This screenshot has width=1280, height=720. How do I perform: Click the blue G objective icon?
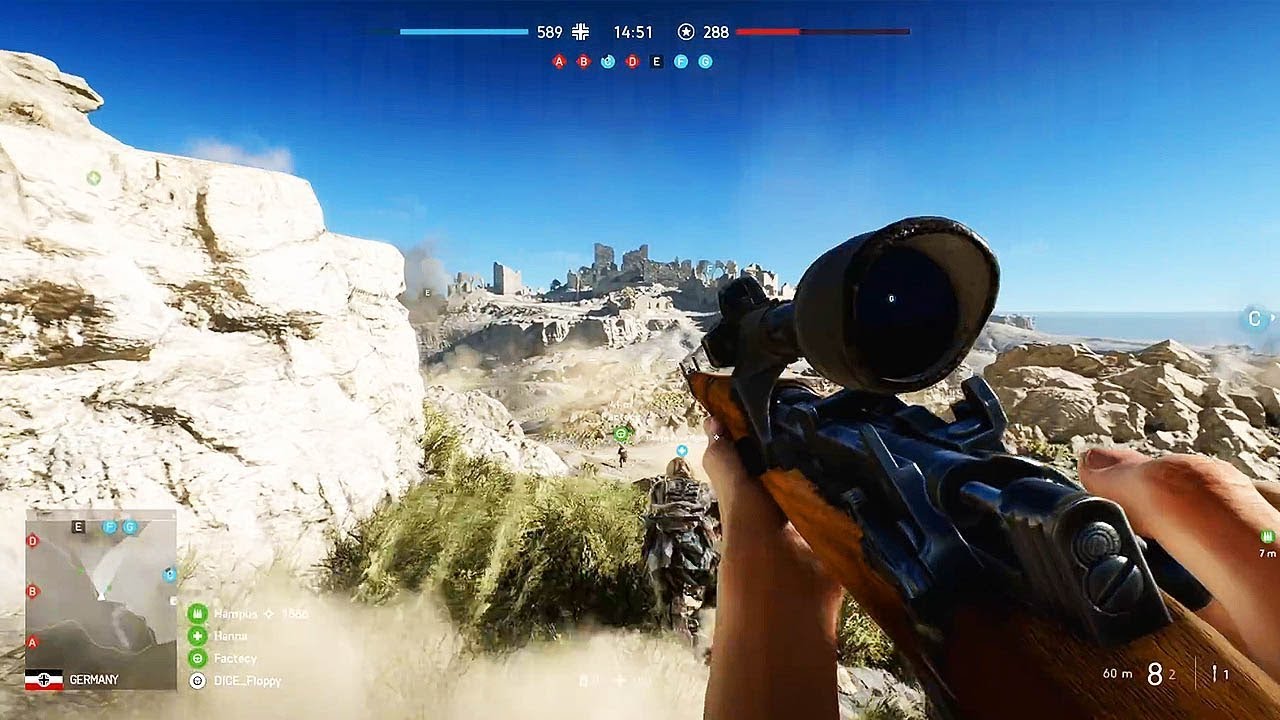[704, 61]
